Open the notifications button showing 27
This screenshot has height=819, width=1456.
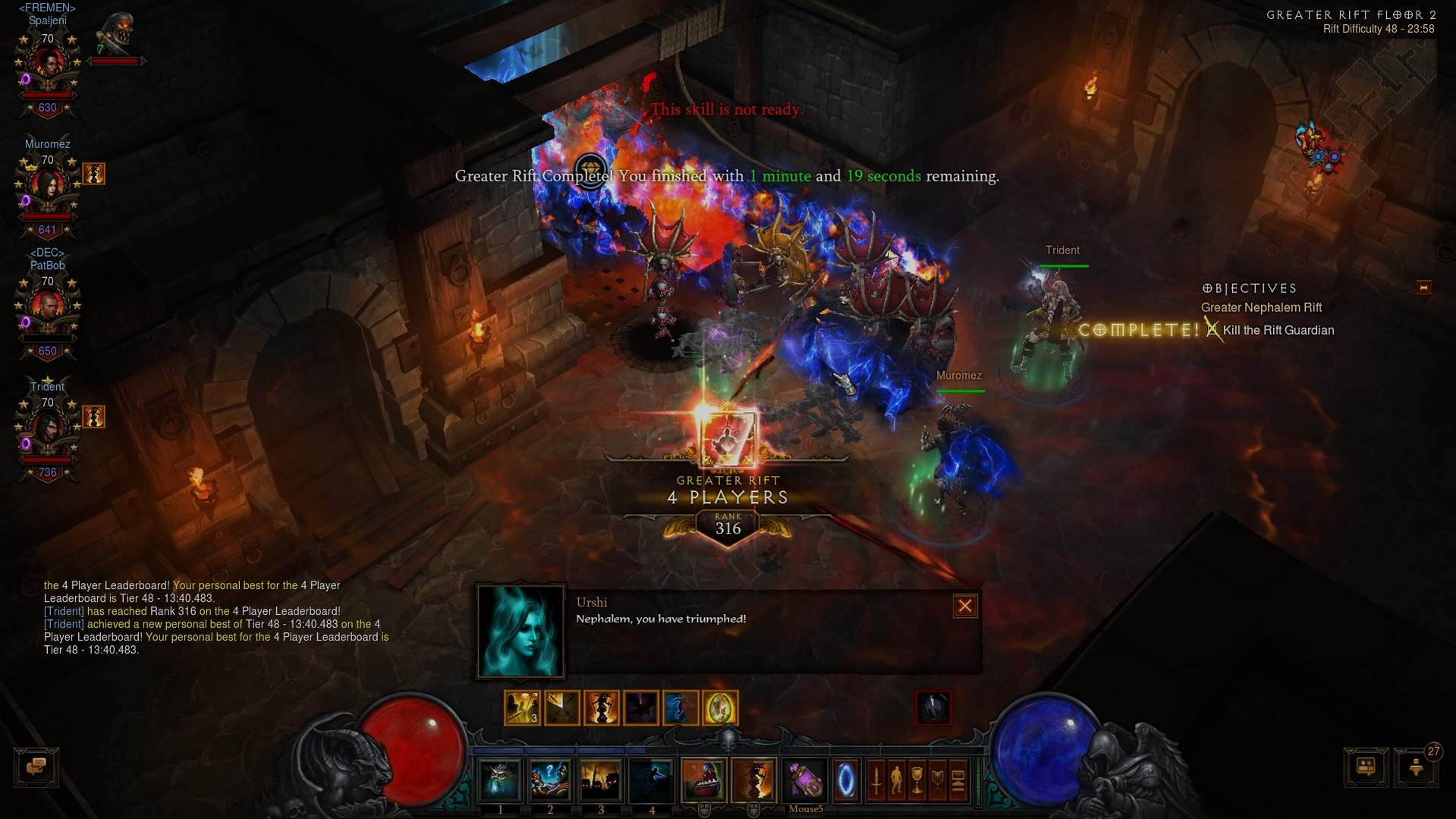1416,767
